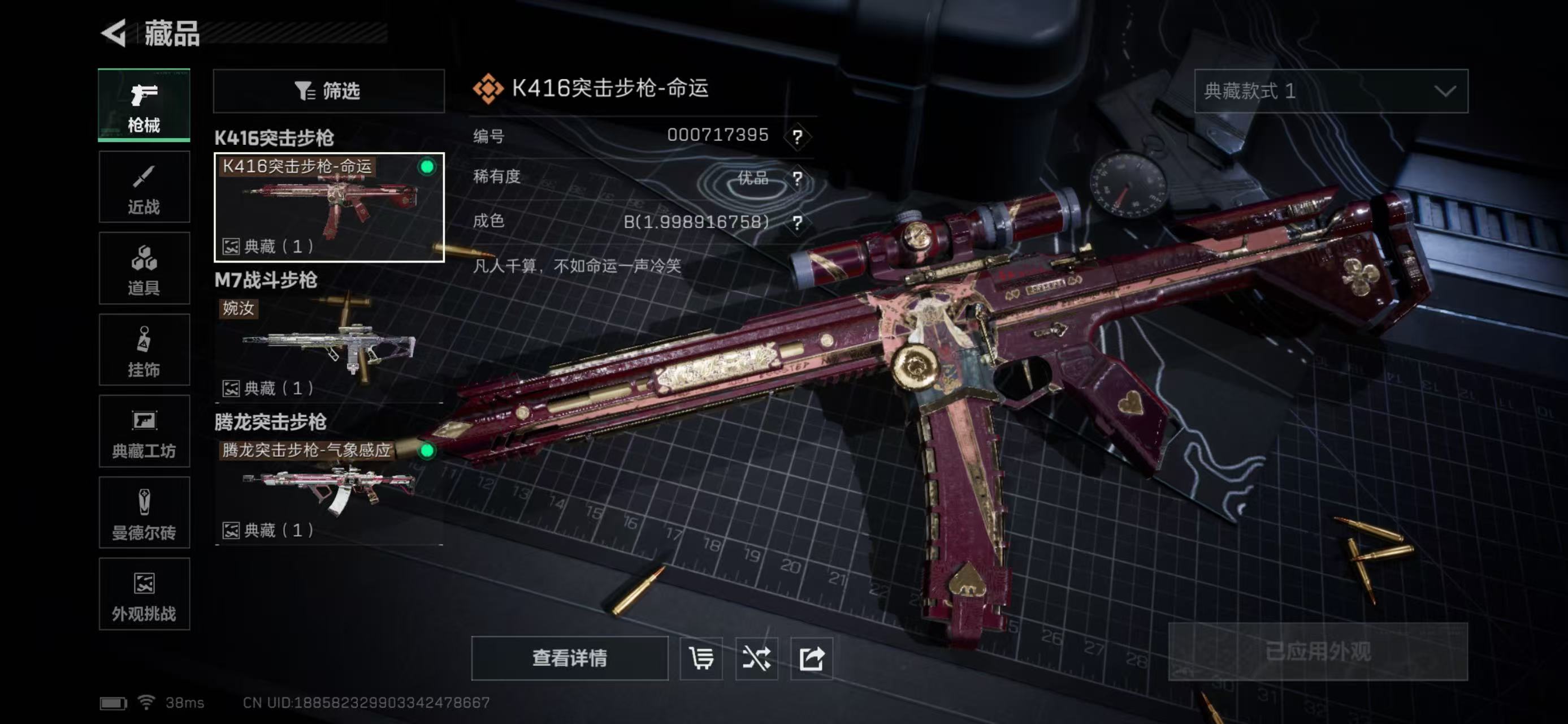Click the shopping cart list icon
The height and width of the screenshot is (724, 1568).
coord(700,658)
